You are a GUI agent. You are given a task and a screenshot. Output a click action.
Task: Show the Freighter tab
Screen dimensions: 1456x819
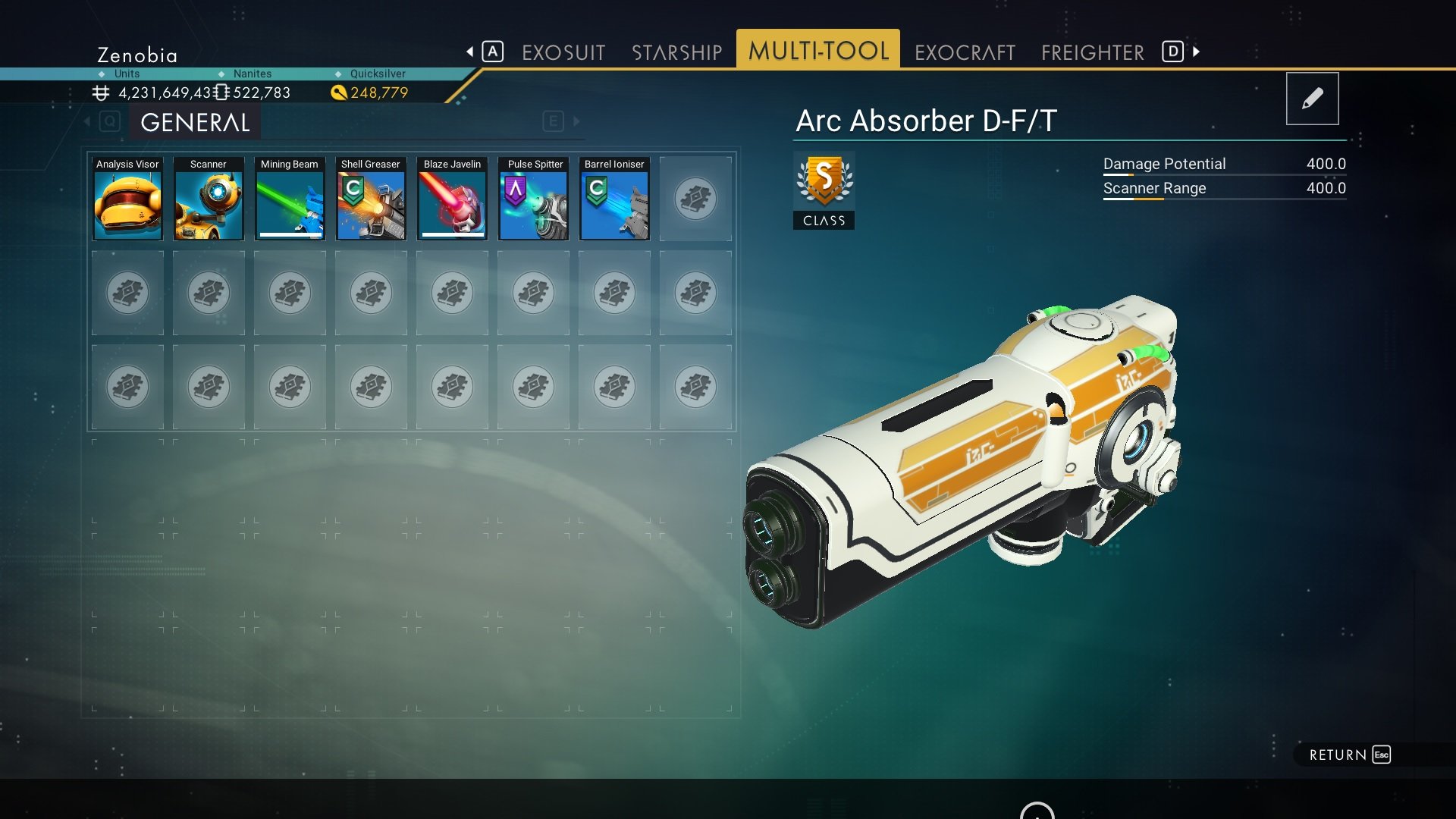click(1092, 52)
